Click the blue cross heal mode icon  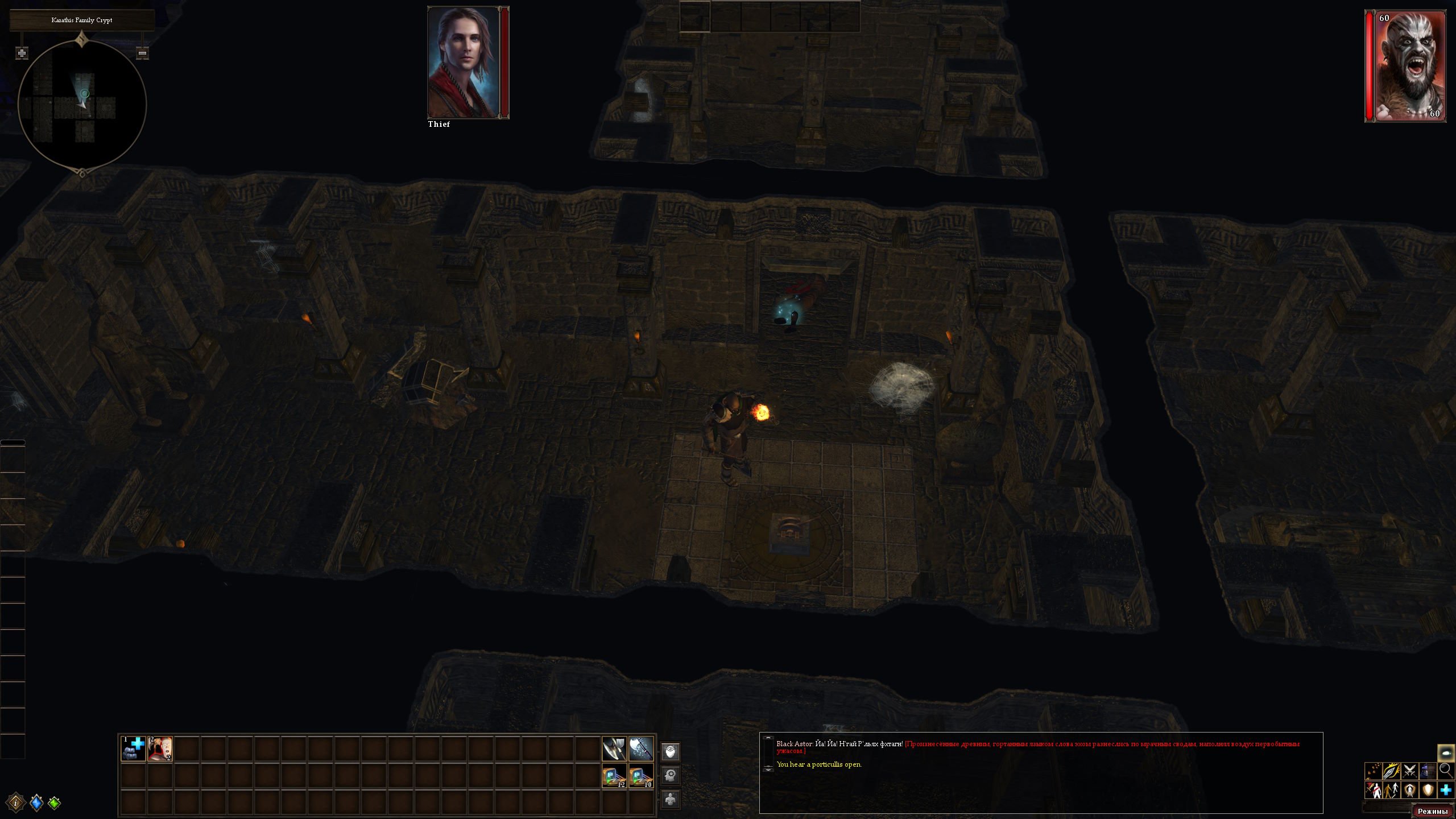[1446, 790]
